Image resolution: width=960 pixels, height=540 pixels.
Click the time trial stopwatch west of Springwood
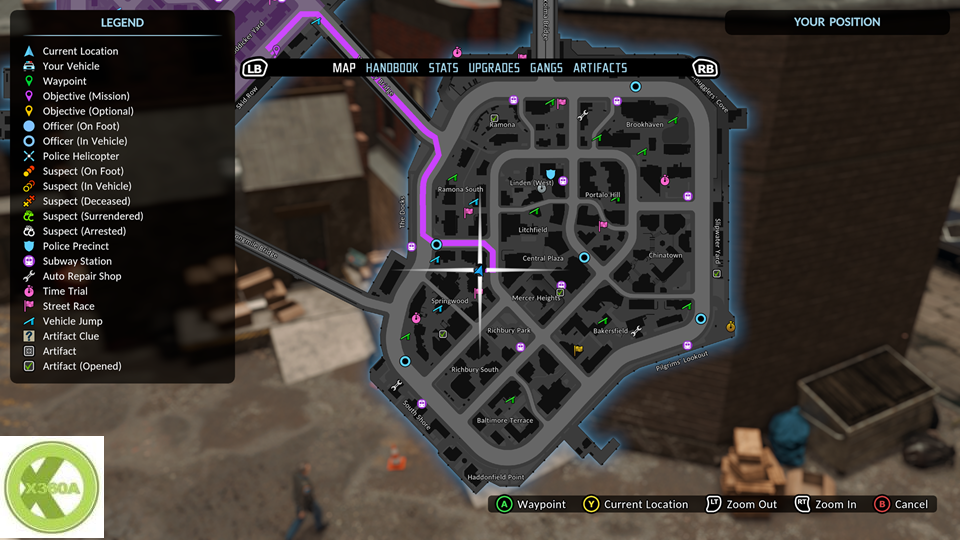tap(414, 318)
